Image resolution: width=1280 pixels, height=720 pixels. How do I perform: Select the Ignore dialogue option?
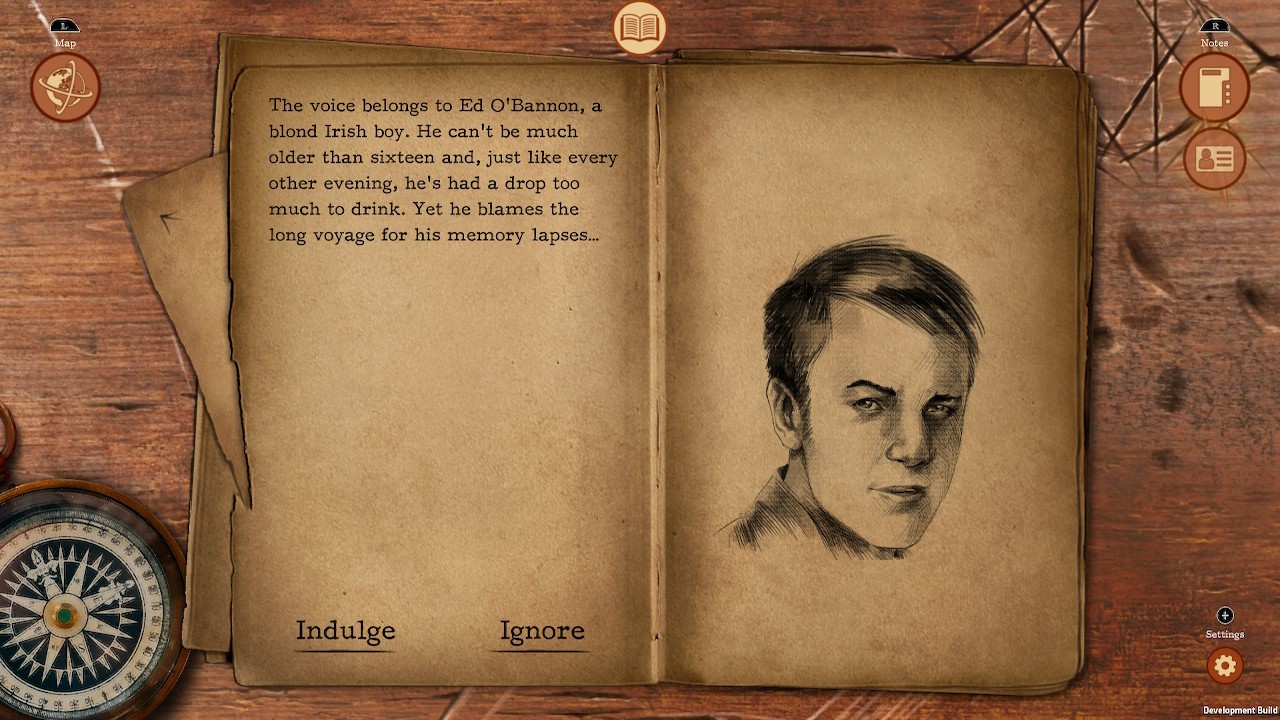542,631
